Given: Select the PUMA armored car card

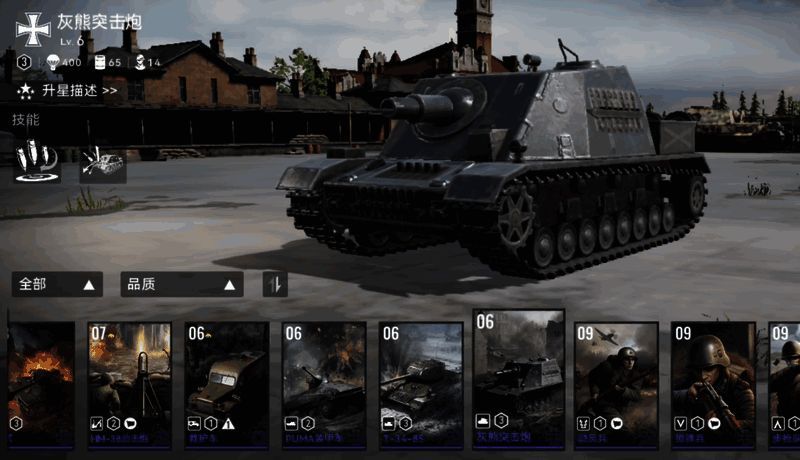Looking at the screenshot, I should 323,383.
